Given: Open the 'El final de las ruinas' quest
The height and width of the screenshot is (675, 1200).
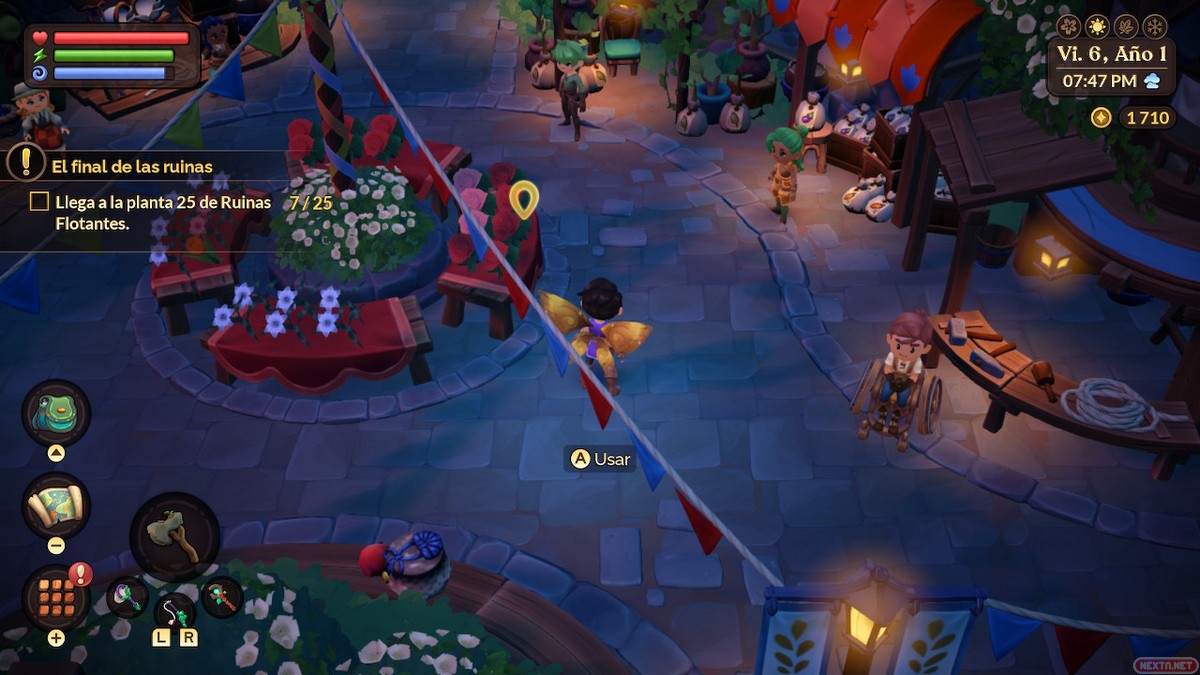Looking at the screenshot, I should point(132,167).
